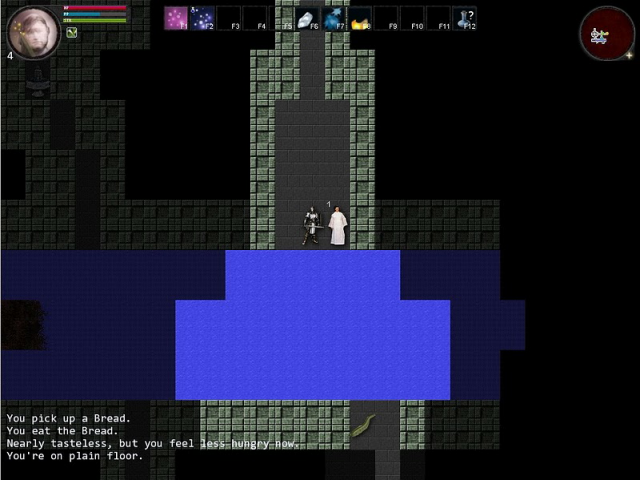The width and height of the screenshot is (640, 480).
Task: Cast the blue starry spell in F2
Action: coord(203,18)
